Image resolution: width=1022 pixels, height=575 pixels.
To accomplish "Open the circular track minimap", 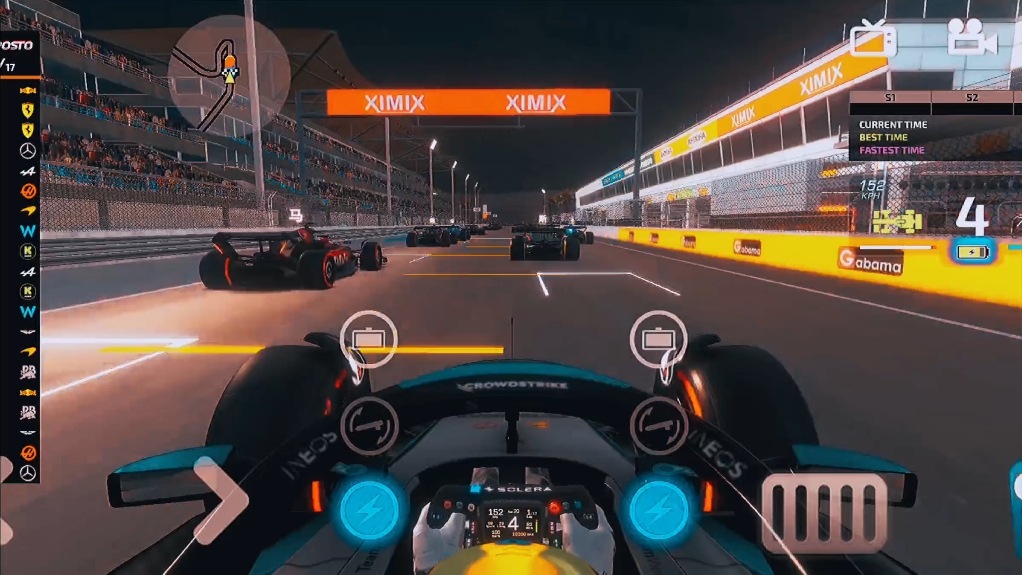I will pyautogui.click(x=229, y=73).
